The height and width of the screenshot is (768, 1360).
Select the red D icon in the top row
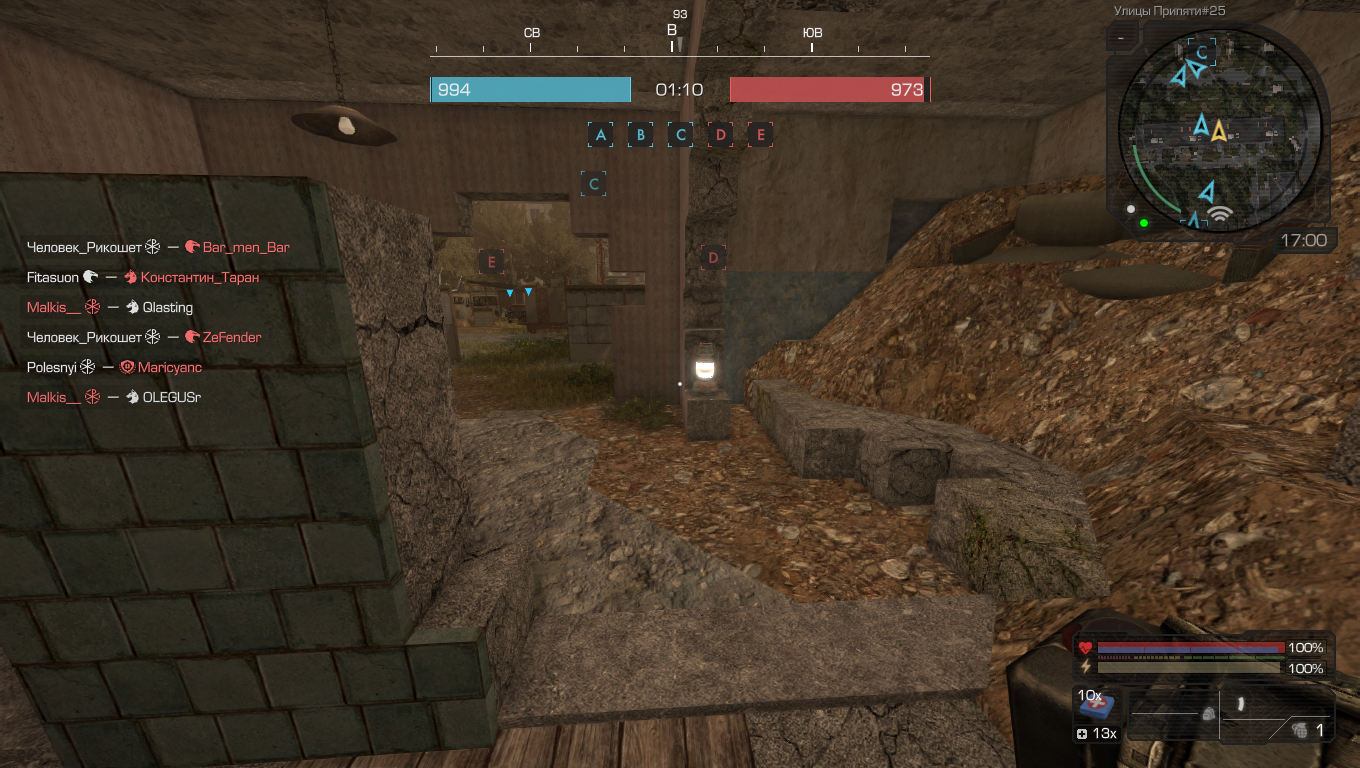(x=720, y=135)
